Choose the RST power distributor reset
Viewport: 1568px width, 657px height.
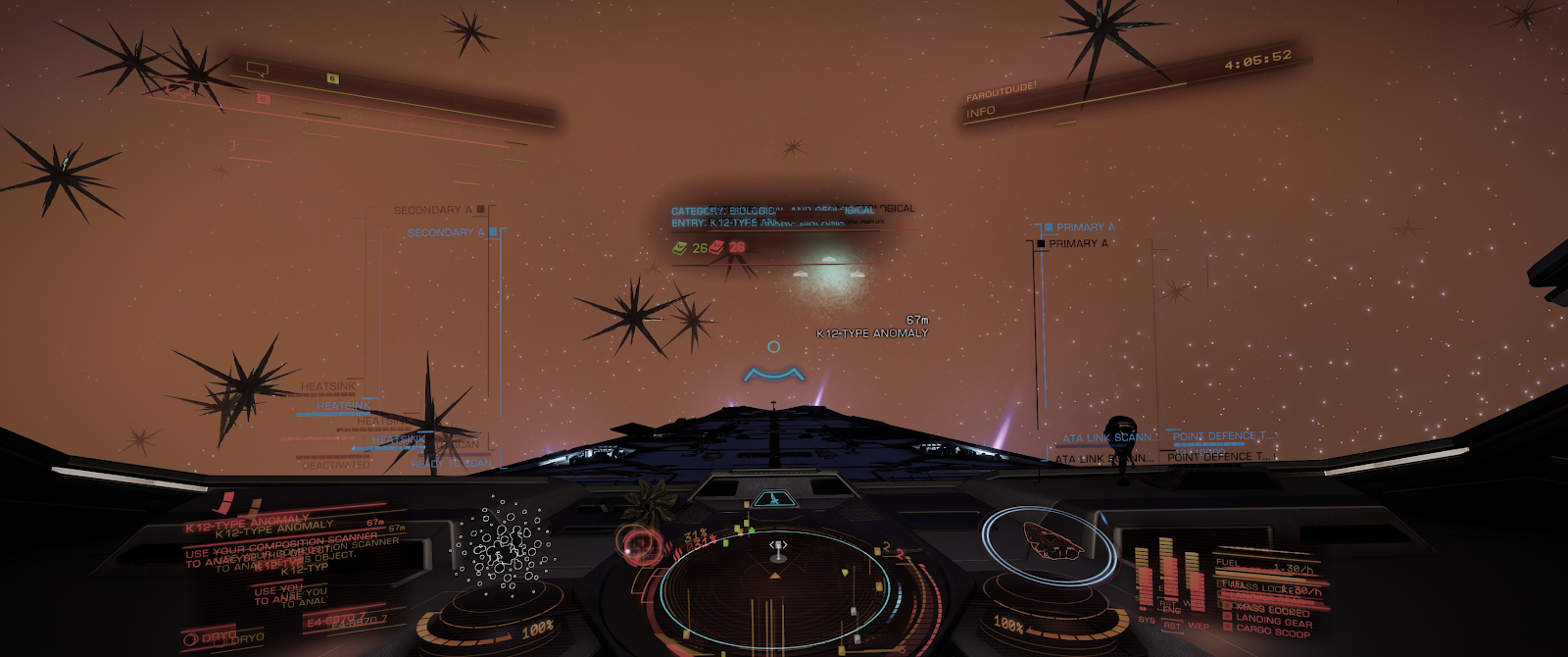1172,626
